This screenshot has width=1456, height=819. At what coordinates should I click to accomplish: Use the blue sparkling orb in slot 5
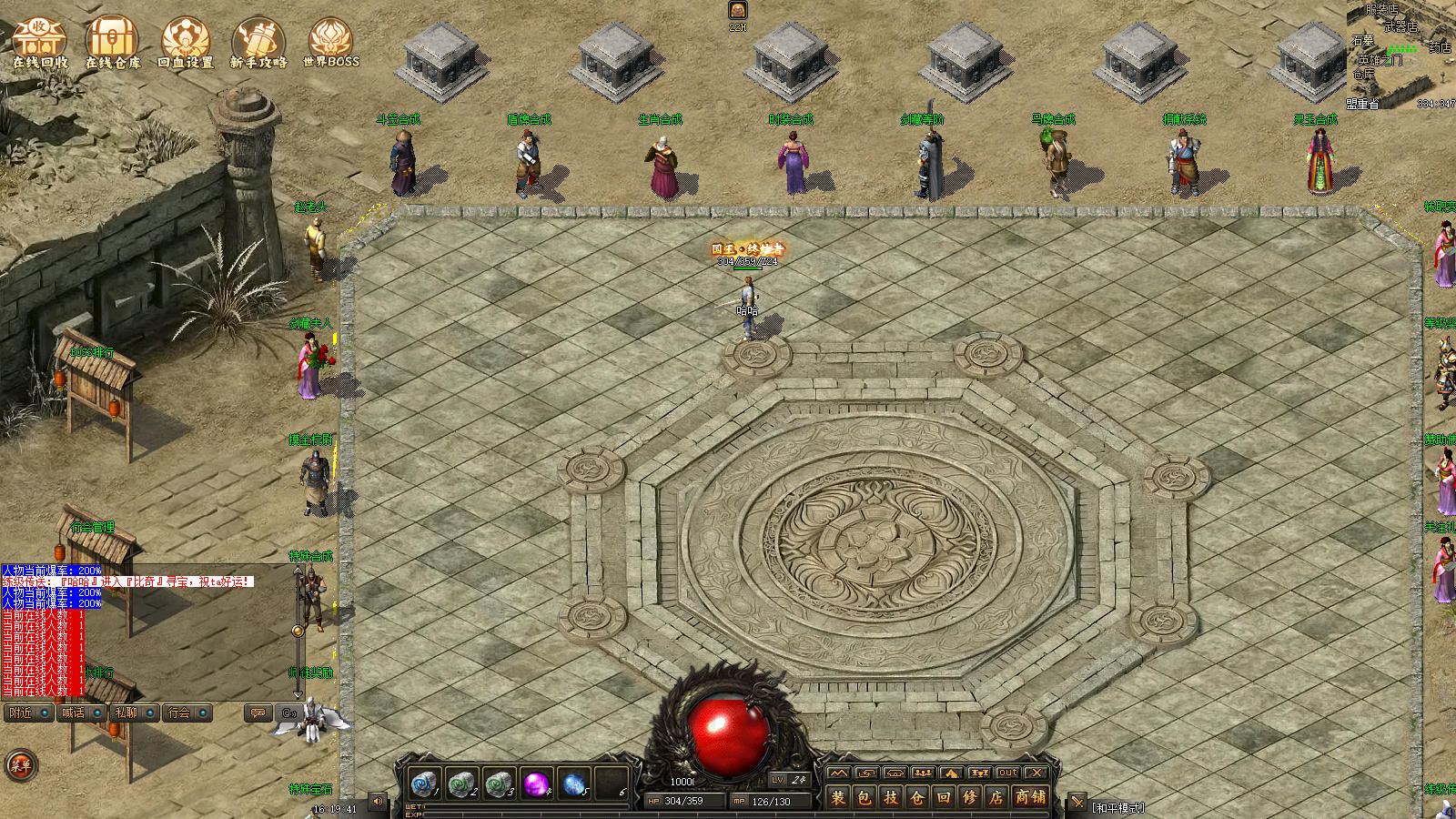573,783
